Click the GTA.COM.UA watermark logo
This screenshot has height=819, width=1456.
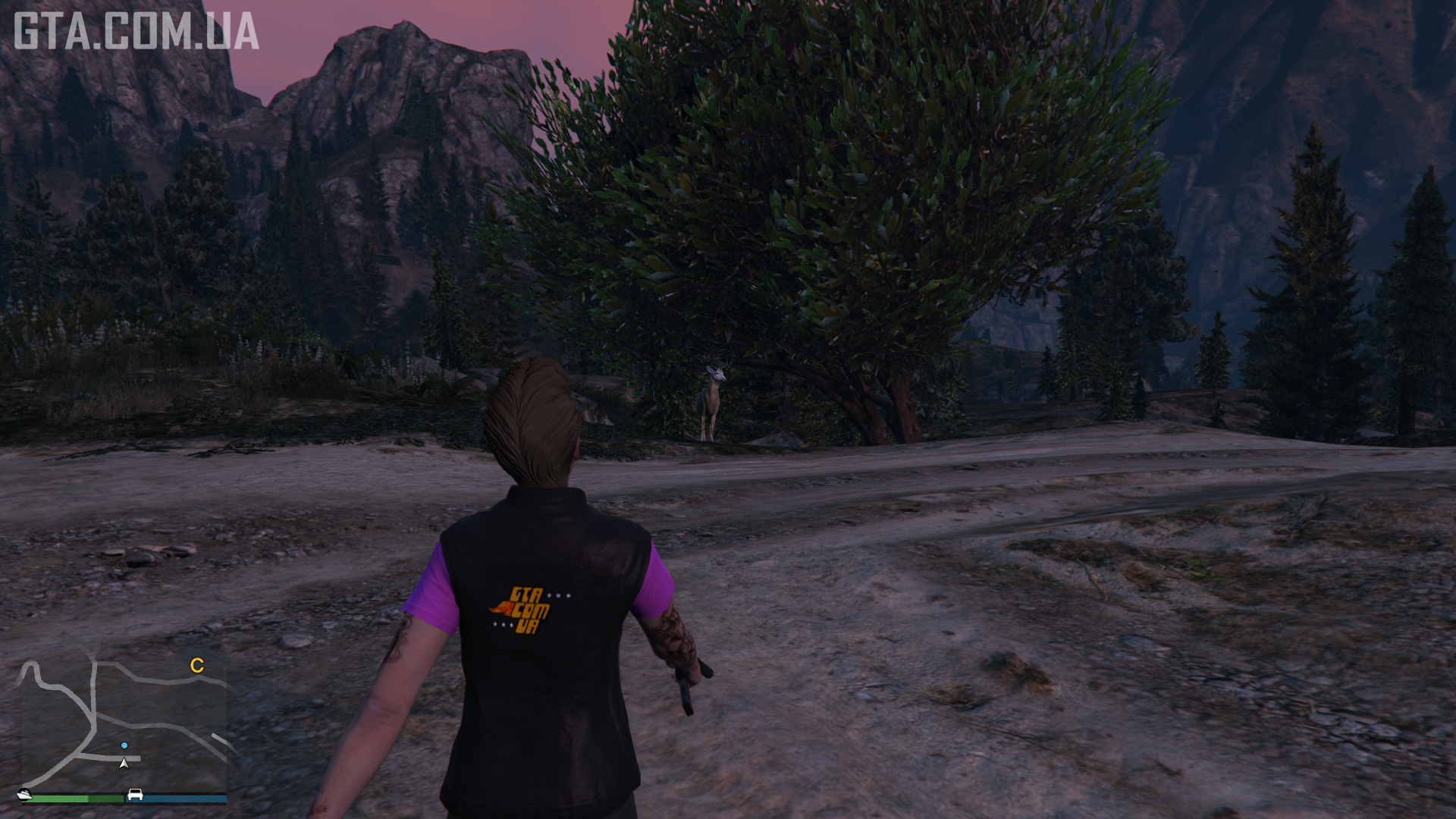(x=136, y=31)
